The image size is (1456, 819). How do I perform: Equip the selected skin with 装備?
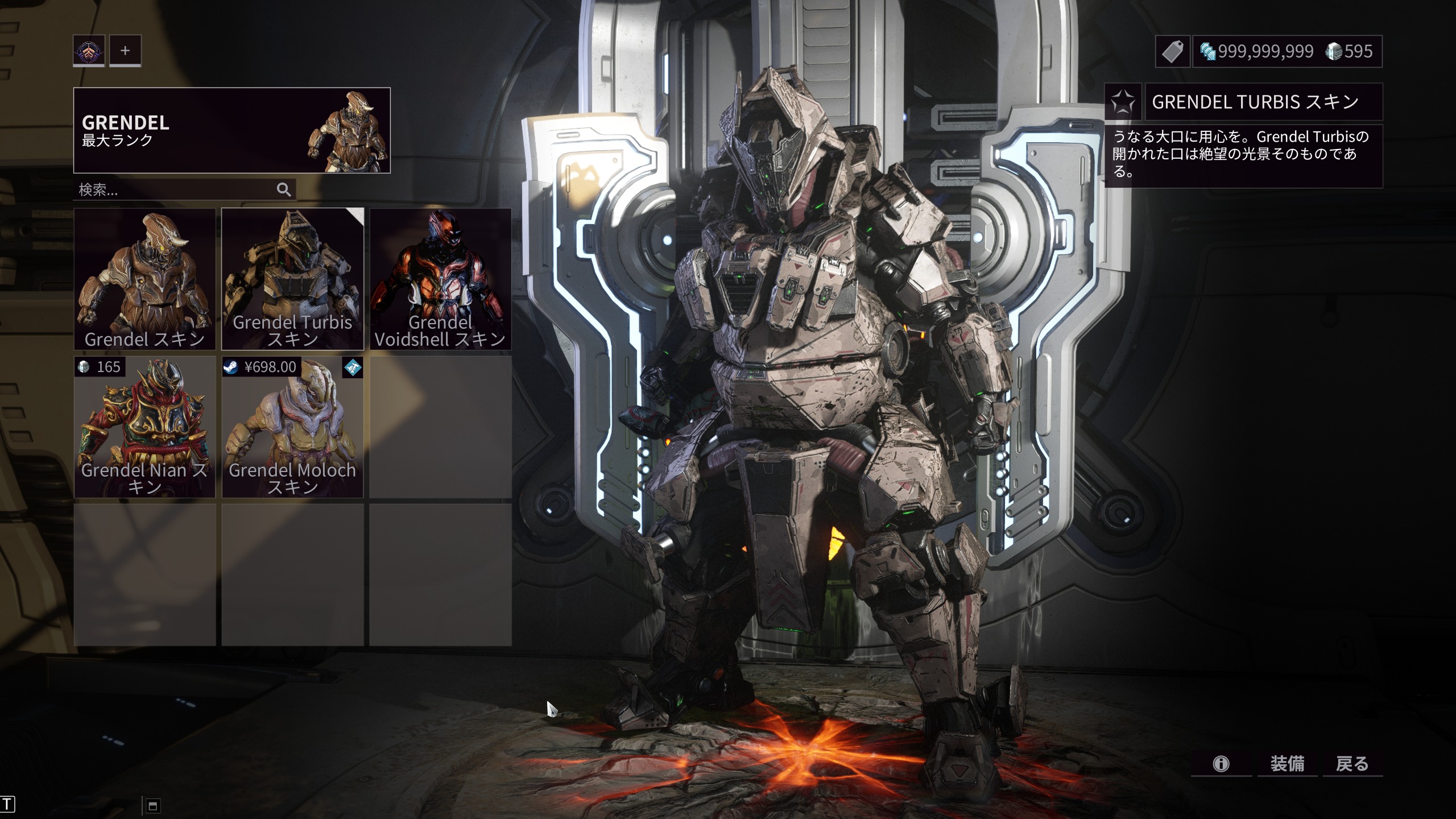1287,763
